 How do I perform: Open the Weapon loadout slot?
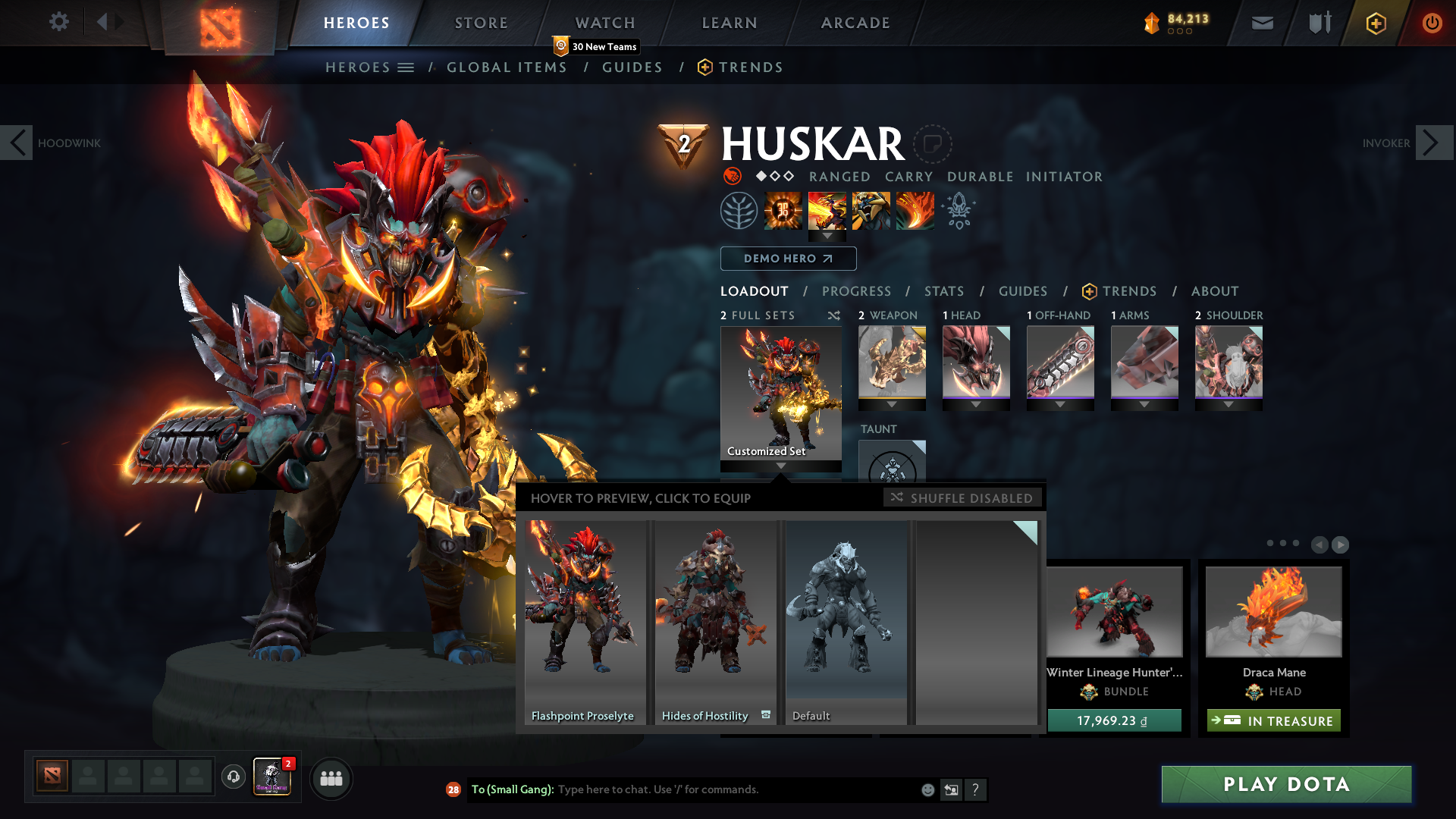892,363
